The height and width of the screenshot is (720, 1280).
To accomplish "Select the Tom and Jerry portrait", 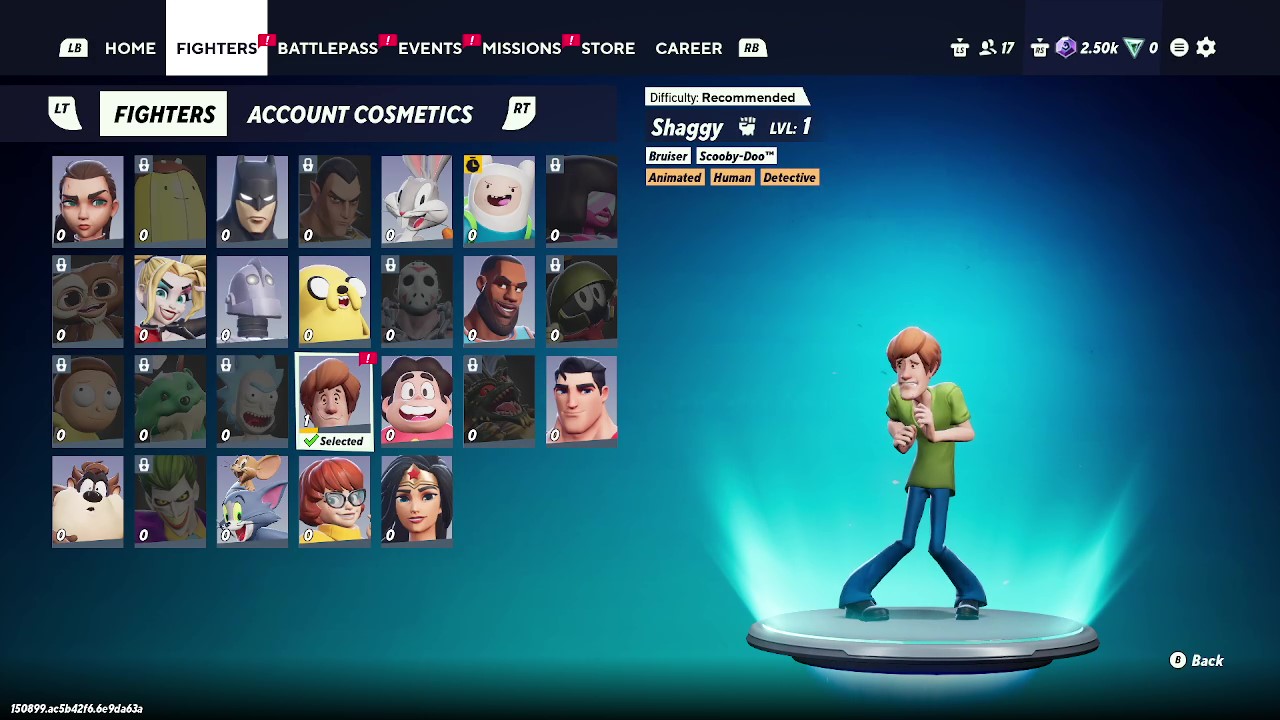I will tap(251, 500).
